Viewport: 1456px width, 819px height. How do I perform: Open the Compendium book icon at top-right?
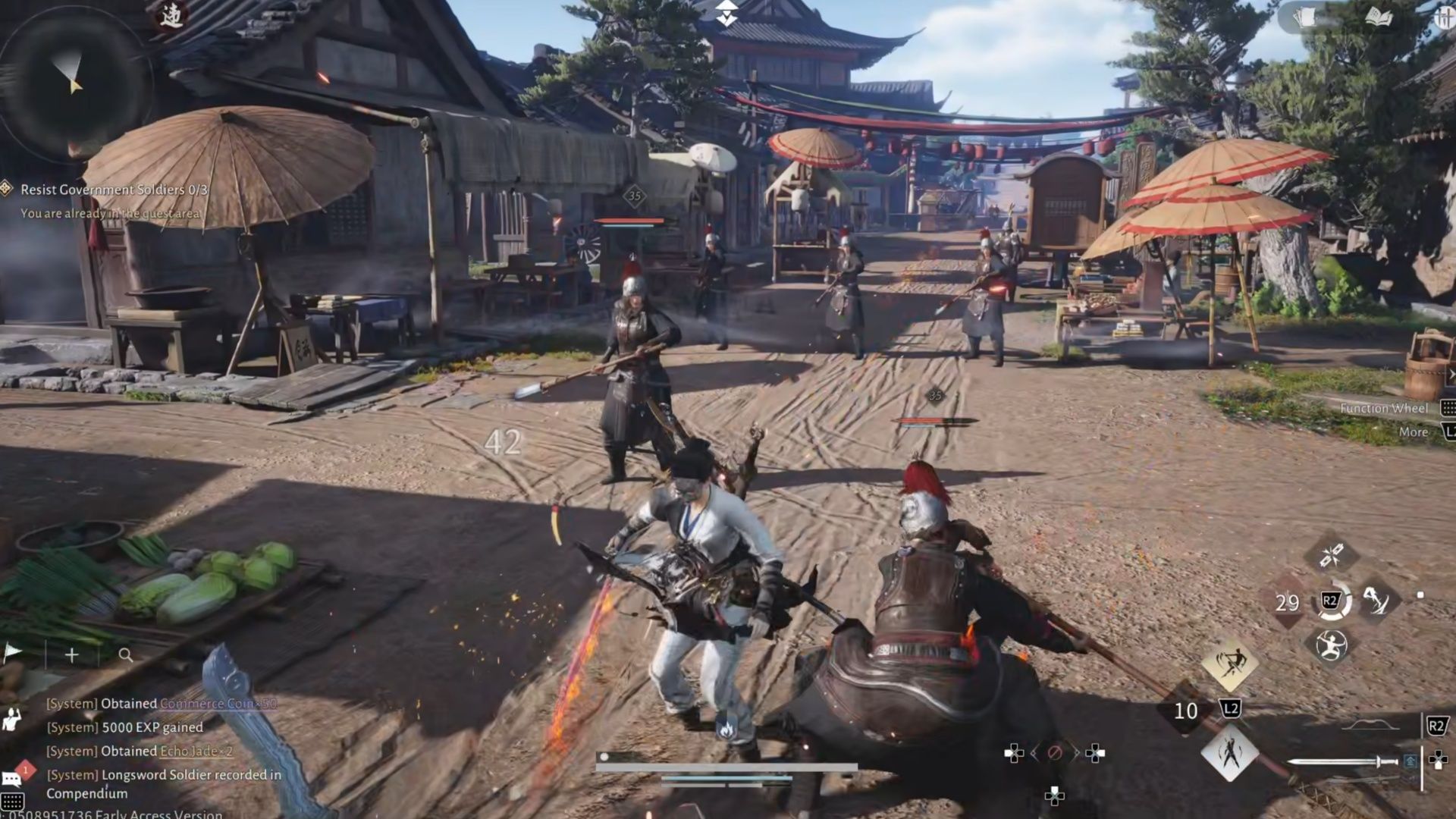click(x=1378, y=17)
